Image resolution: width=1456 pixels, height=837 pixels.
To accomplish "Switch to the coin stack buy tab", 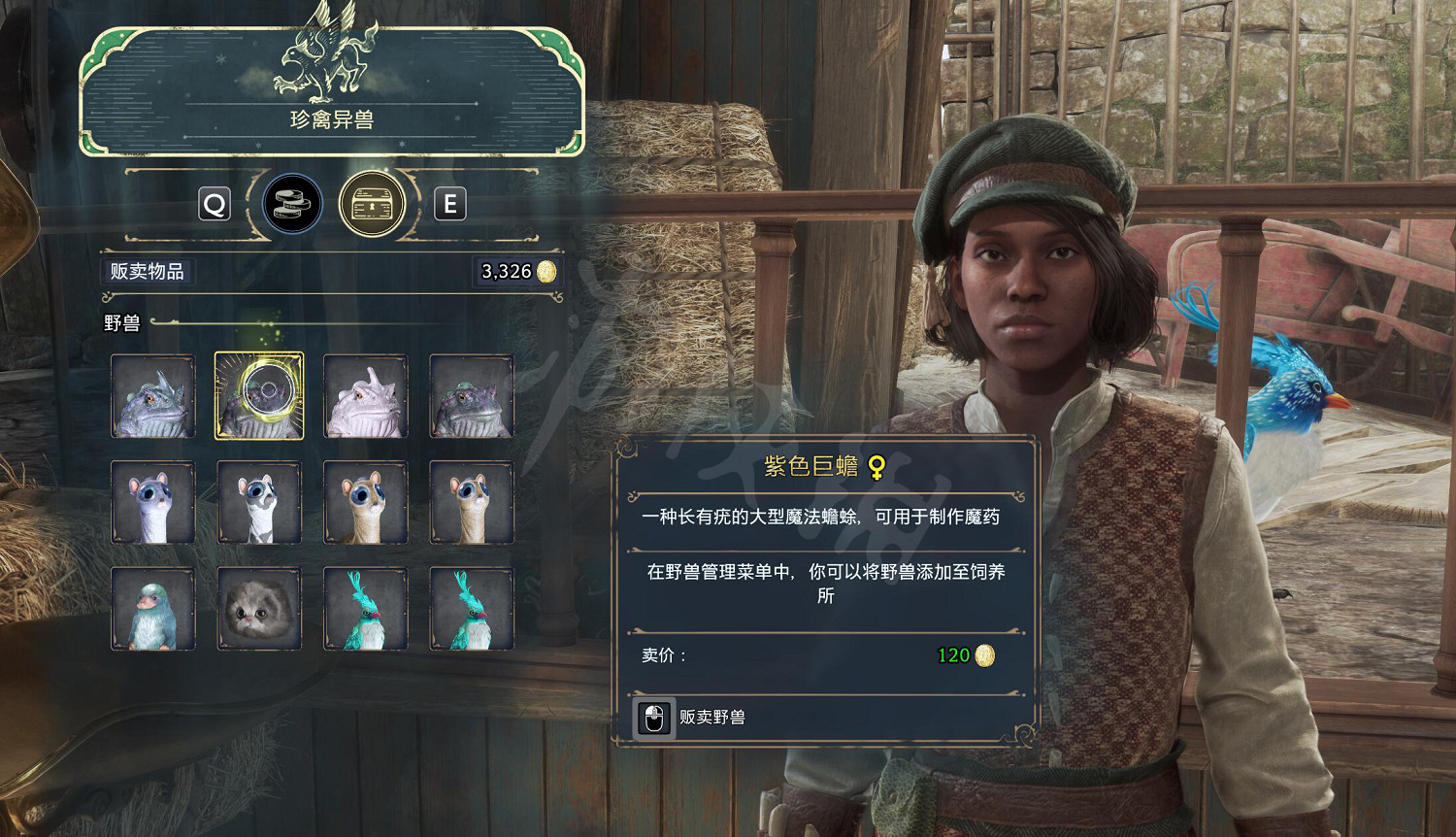I will [292, 204].
